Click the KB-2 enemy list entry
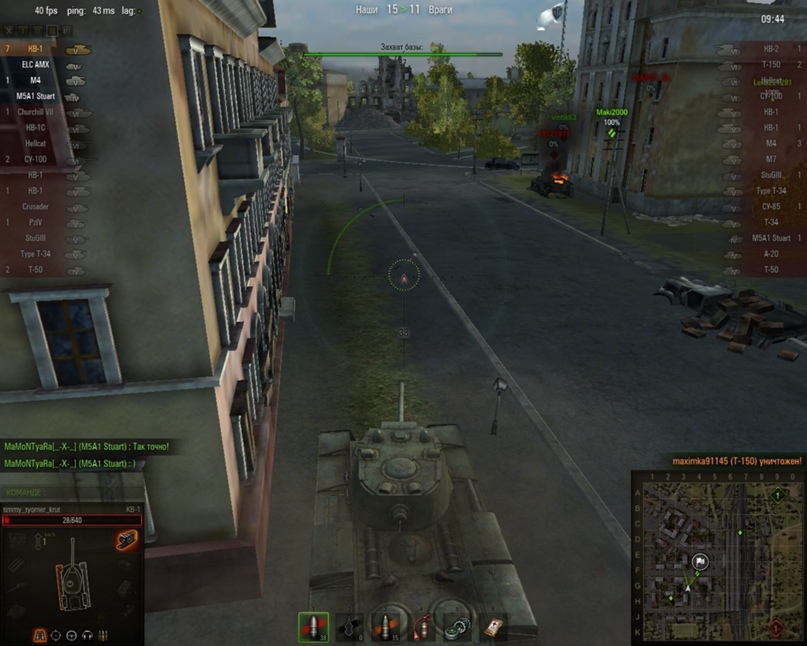Screen dimensions: 807x646 pos(769,48)
